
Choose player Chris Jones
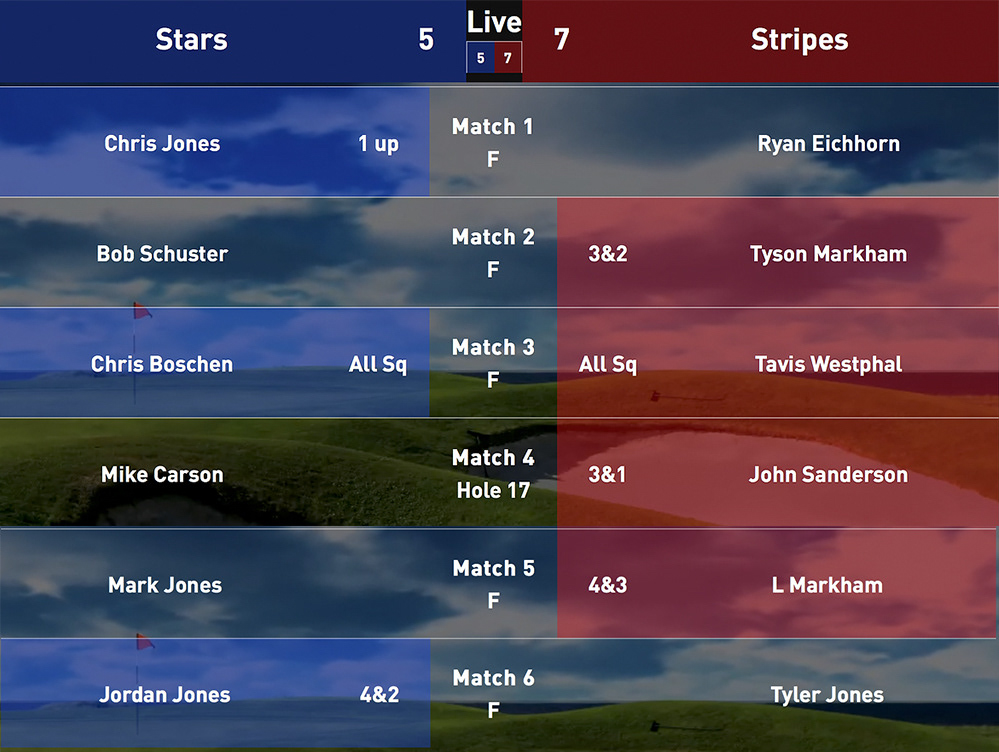[162, 143]
